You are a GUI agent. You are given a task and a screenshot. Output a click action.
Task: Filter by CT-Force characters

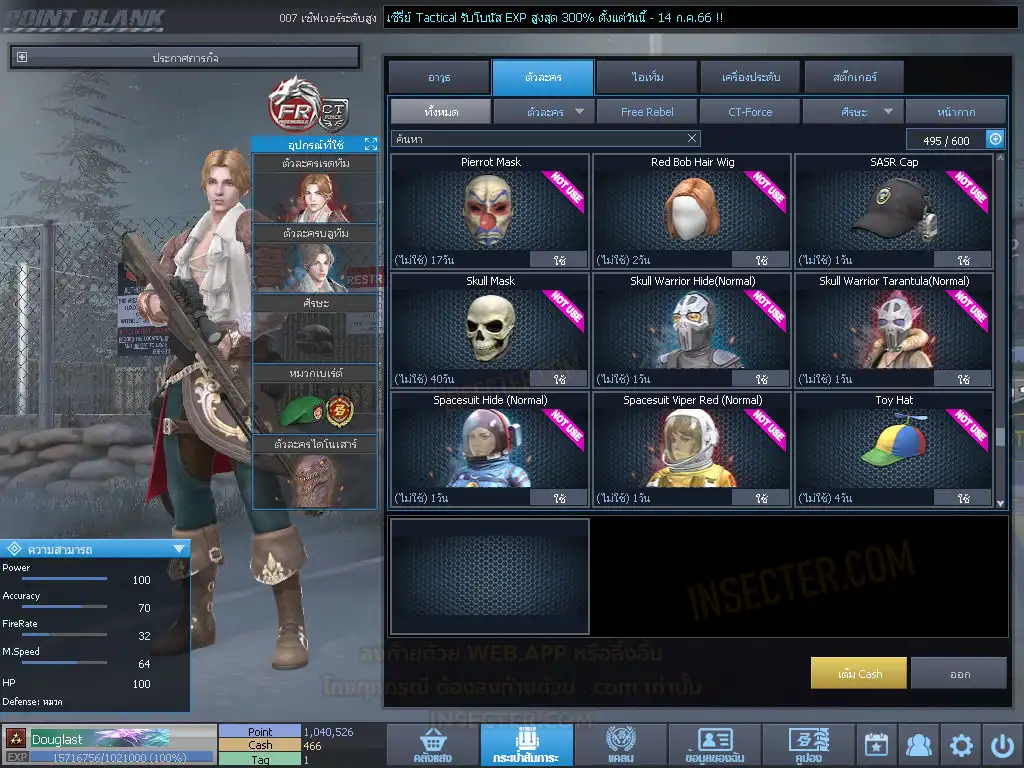(x=750, y=112)
